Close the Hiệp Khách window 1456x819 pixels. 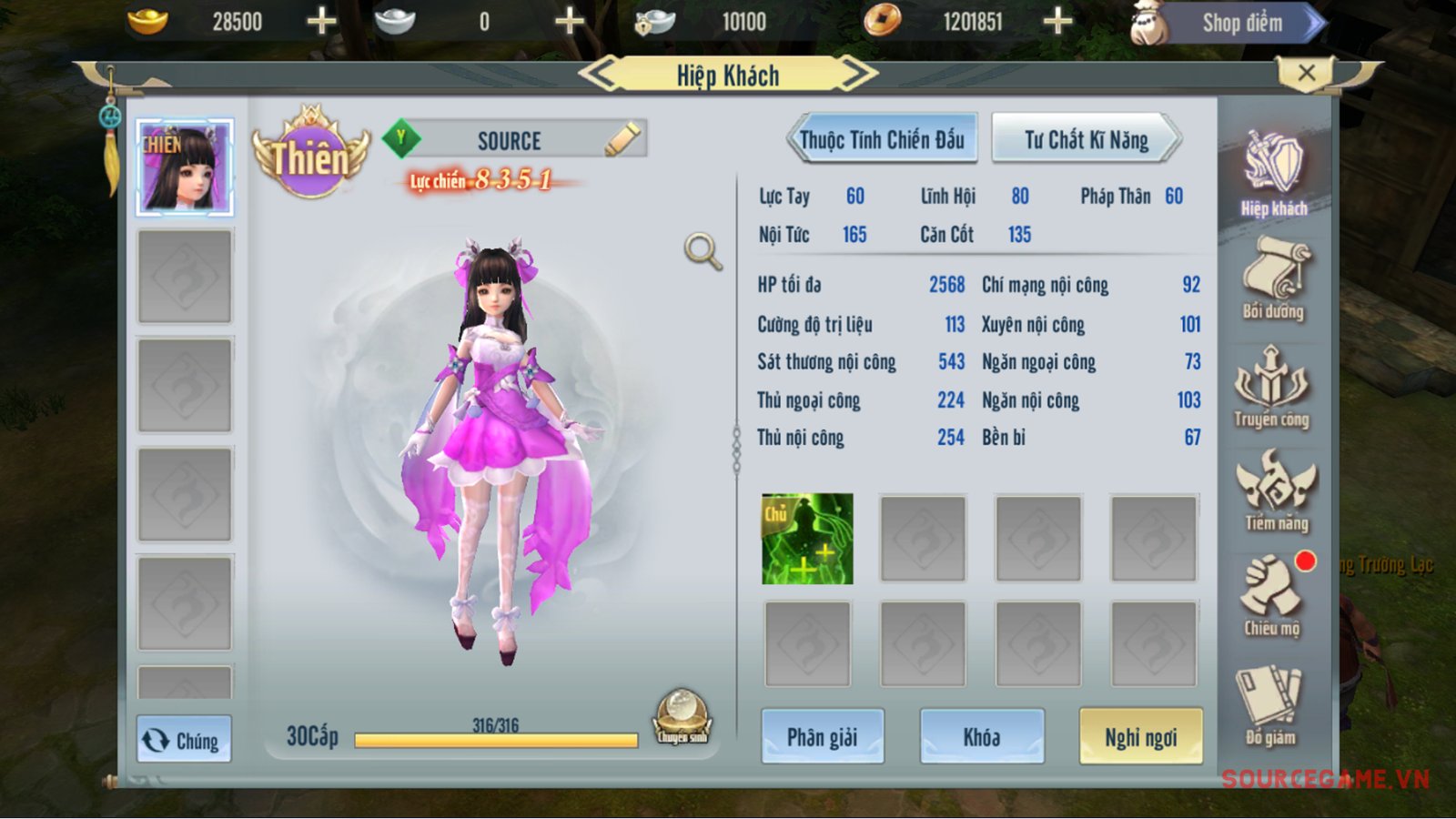pyautogui.click(x=1306, y=73)
